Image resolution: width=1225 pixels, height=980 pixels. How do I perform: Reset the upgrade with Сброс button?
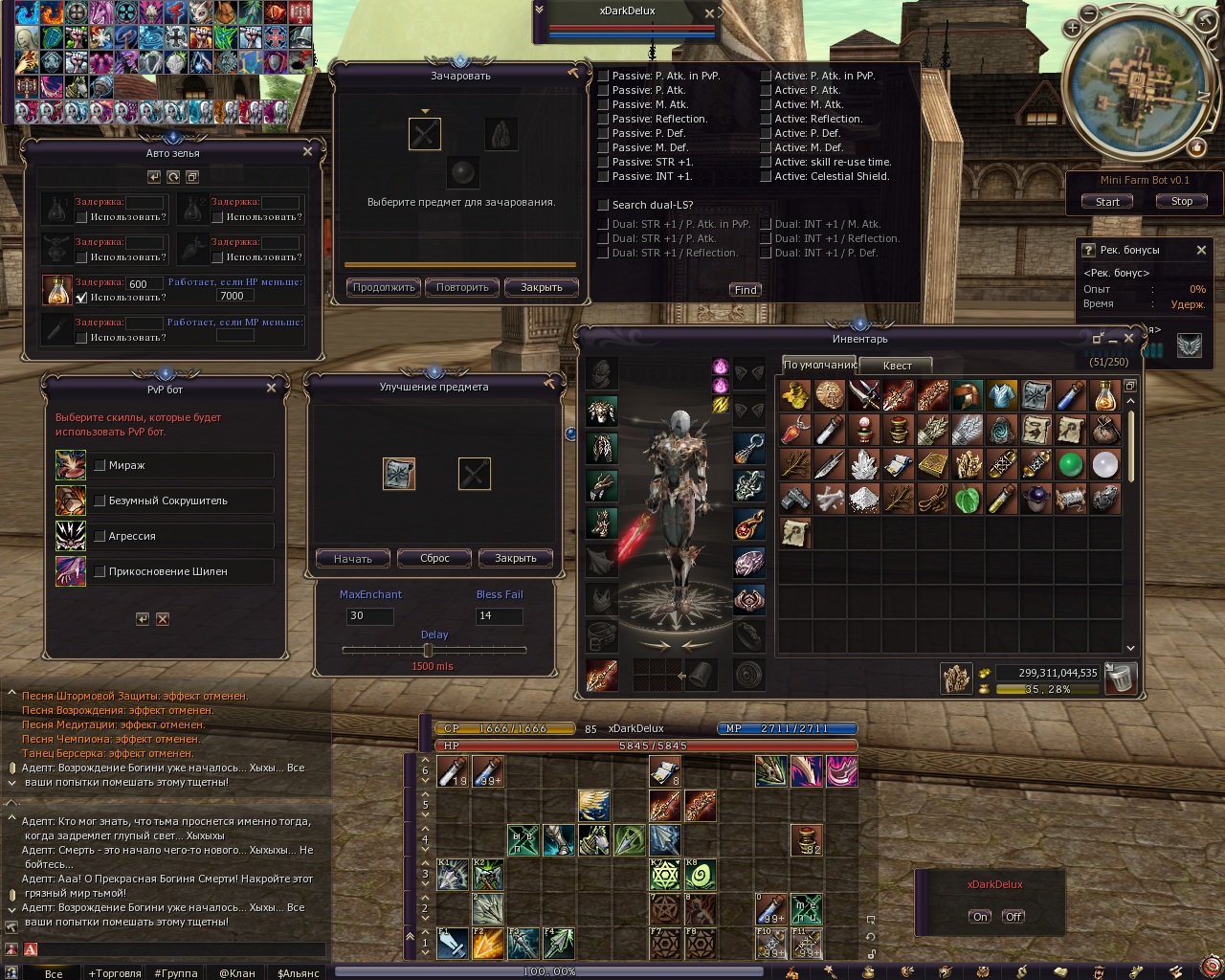(x=434, y=558)
